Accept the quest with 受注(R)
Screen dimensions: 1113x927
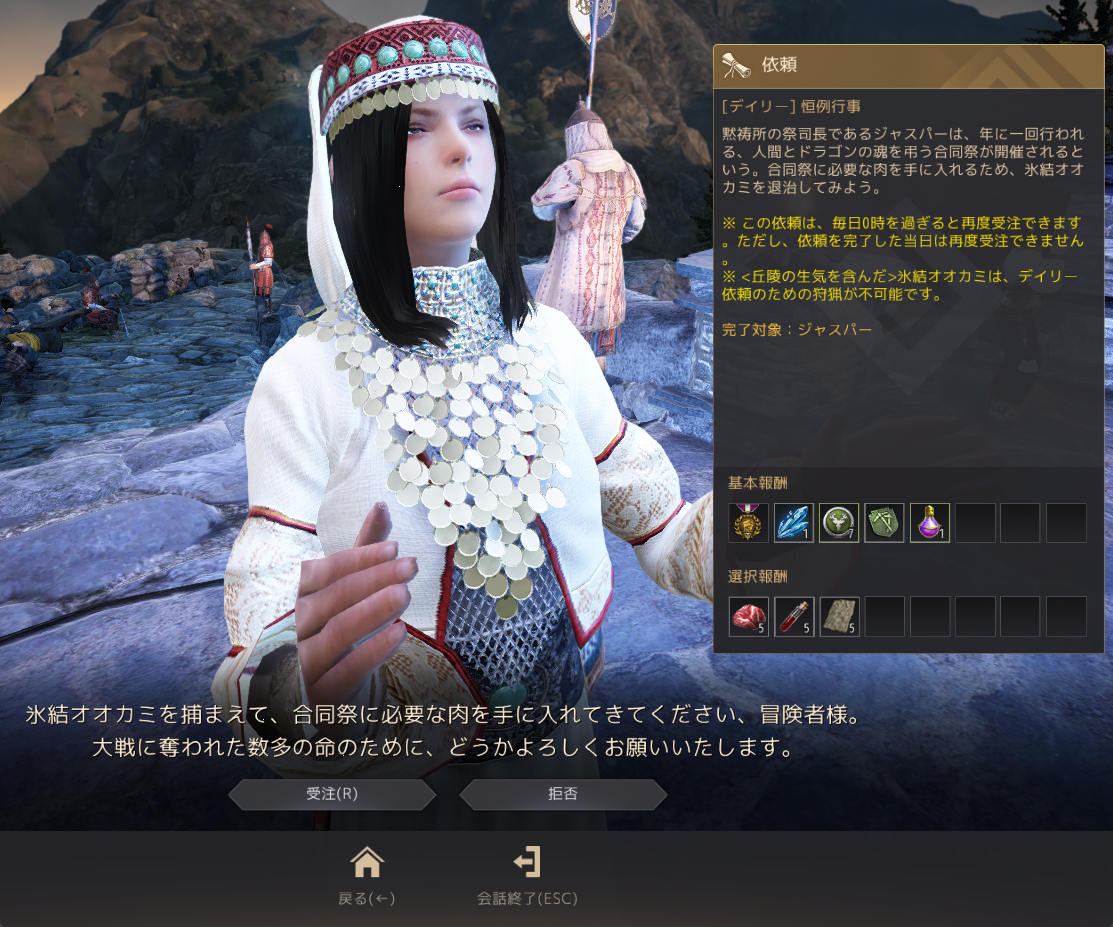click(x=332, y=794)
